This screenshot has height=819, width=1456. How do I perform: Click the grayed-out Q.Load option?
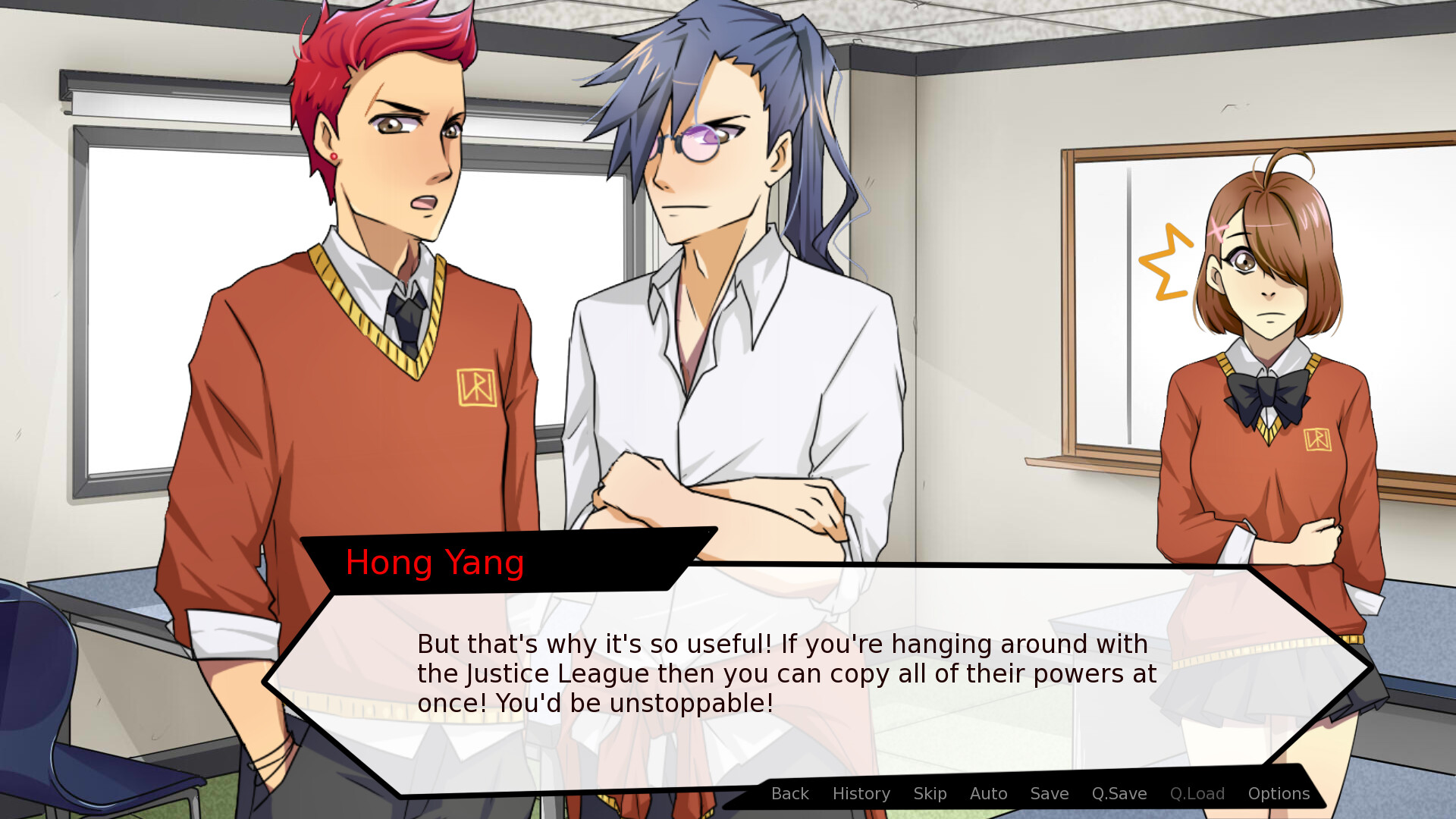point(1197,794)
